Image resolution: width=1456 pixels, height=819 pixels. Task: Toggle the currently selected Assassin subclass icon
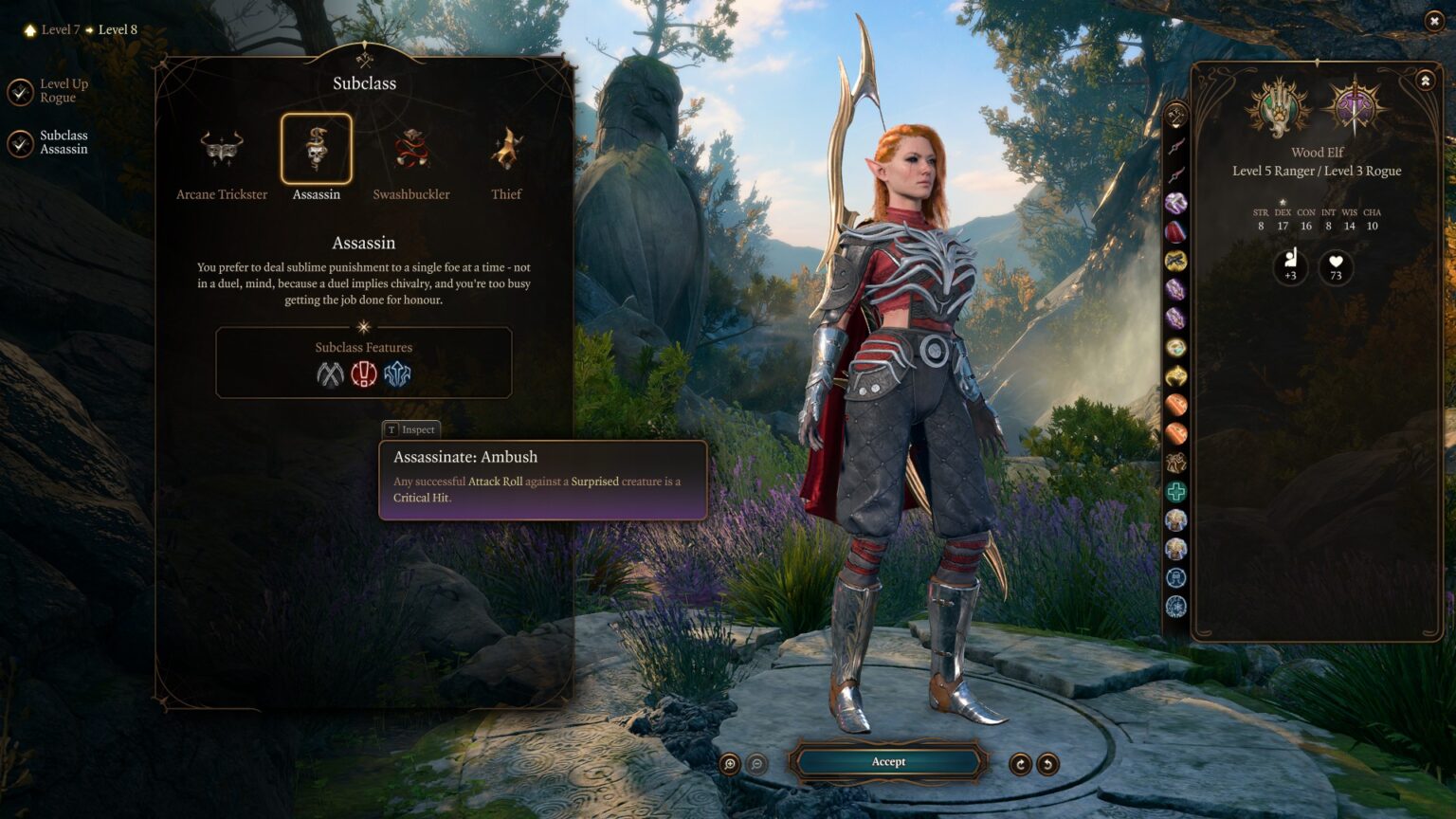[x=316, y=150]
